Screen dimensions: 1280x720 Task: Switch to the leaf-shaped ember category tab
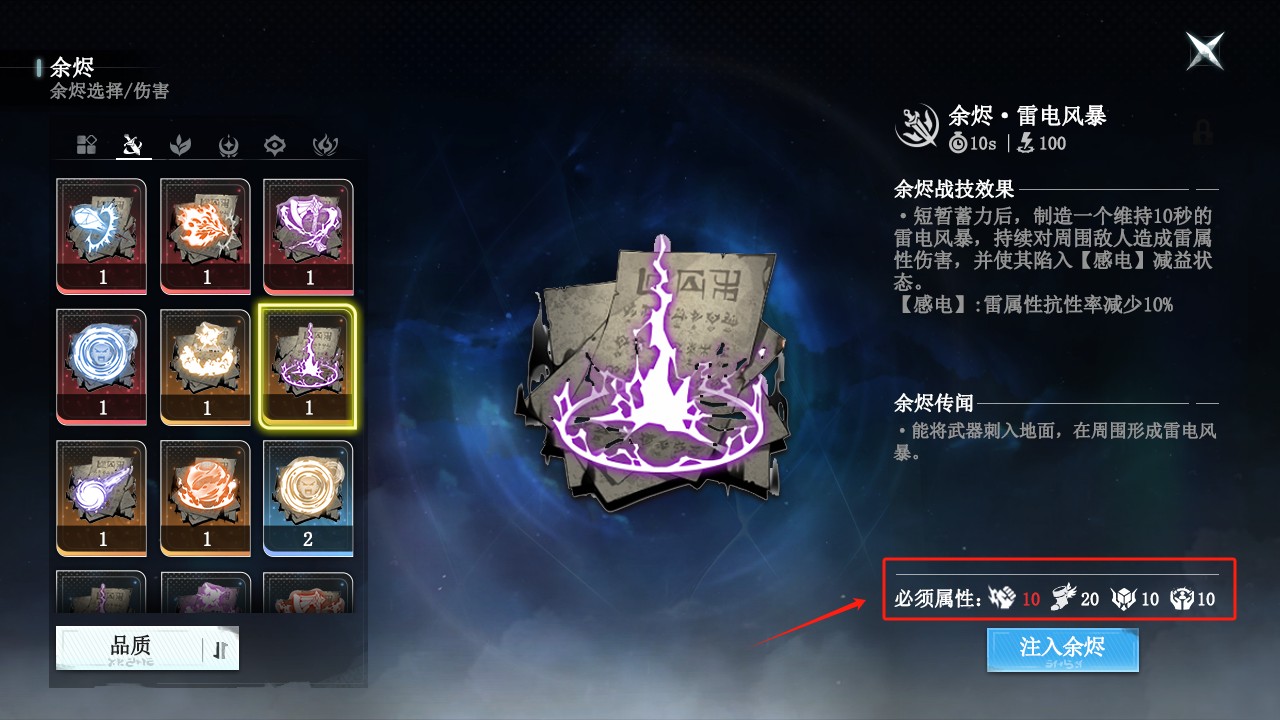pos(181,143)
